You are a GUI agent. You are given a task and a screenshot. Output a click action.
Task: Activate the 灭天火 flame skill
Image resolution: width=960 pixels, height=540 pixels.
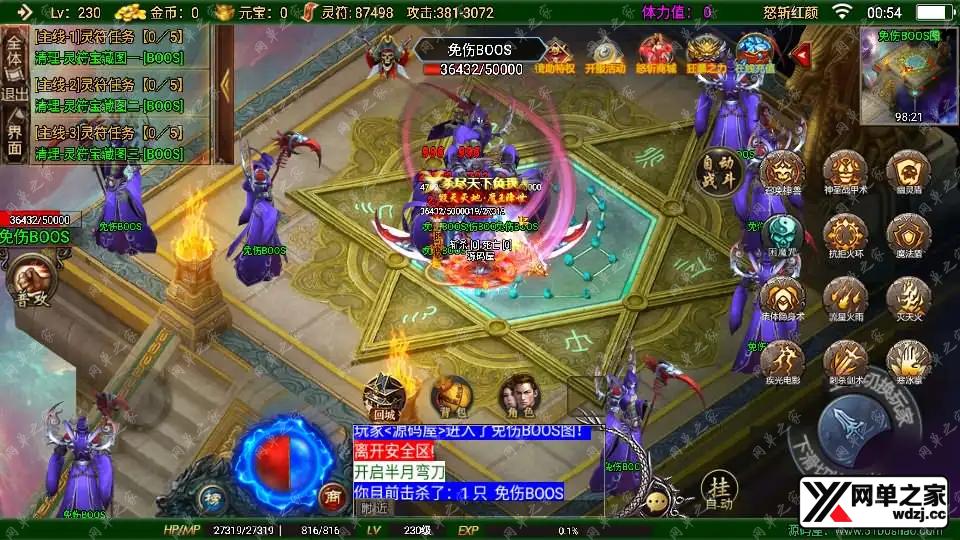point(908,298)
